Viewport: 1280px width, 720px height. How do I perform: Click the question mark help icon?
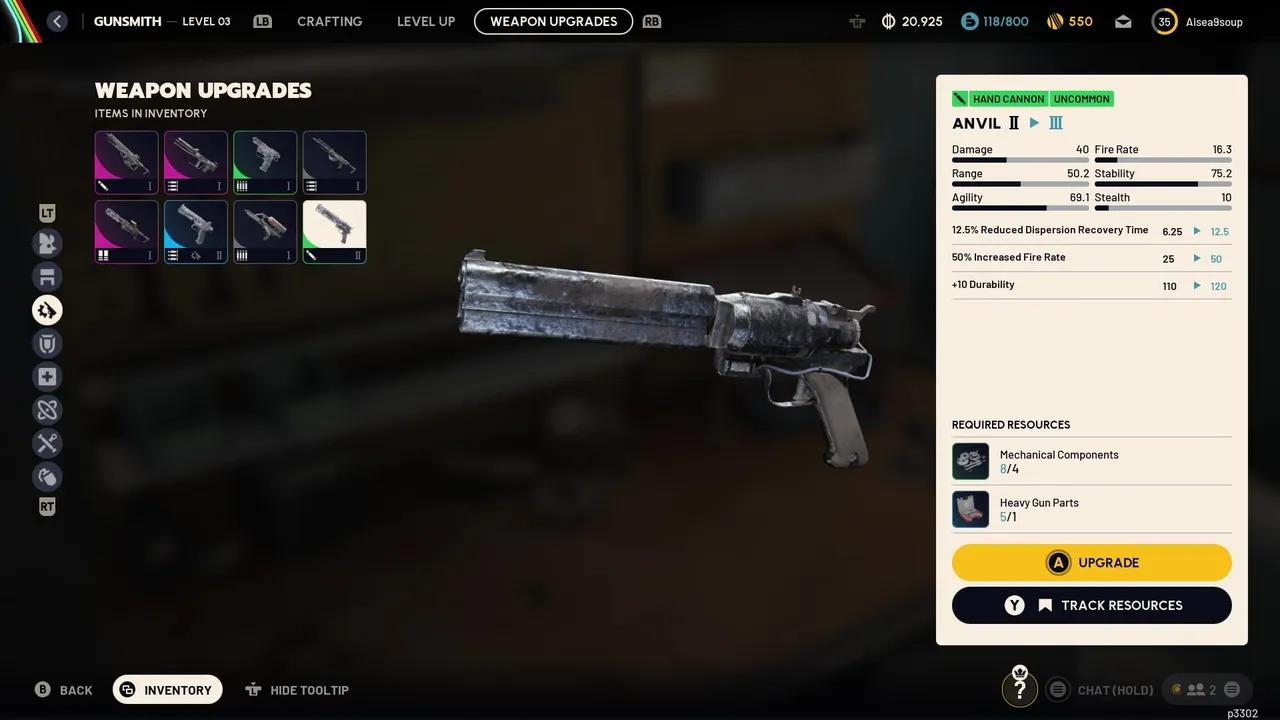[1019, 689]
